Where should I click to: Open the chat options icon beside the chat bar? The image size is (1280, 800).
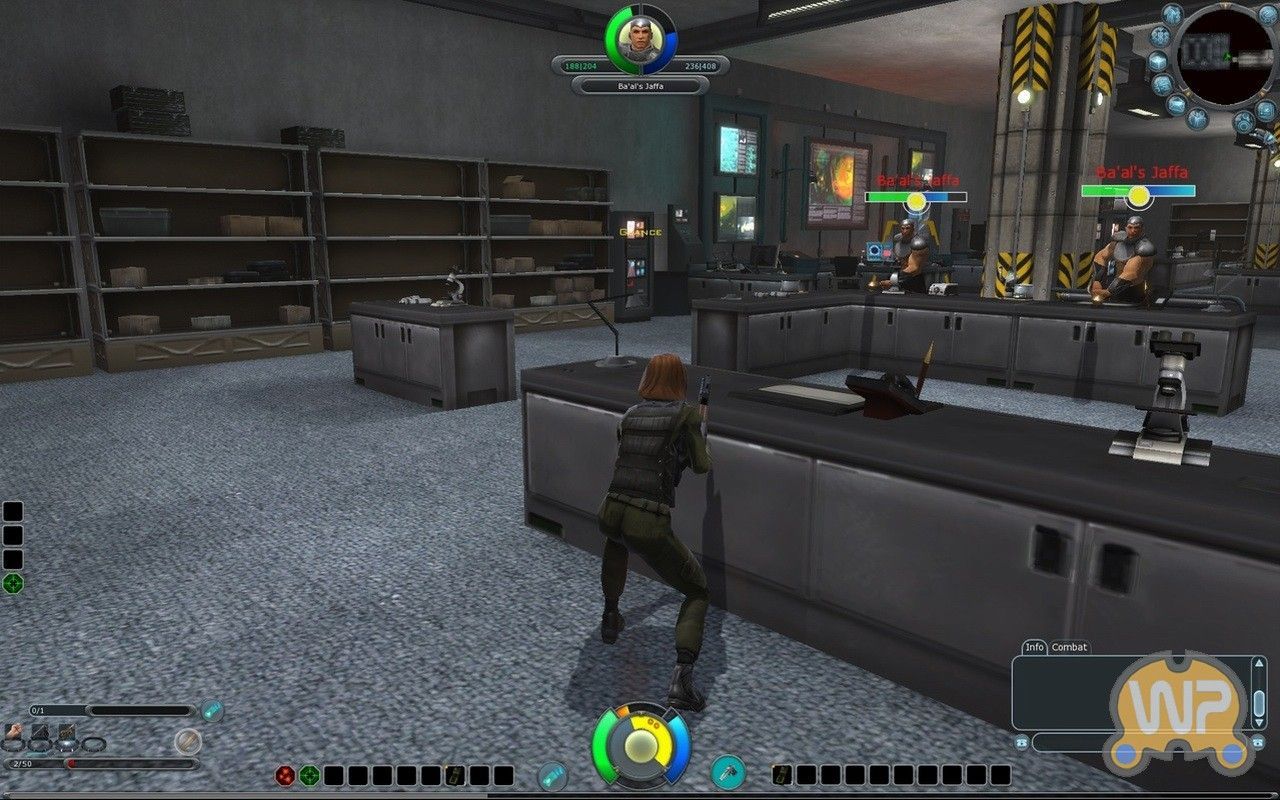1021,743
